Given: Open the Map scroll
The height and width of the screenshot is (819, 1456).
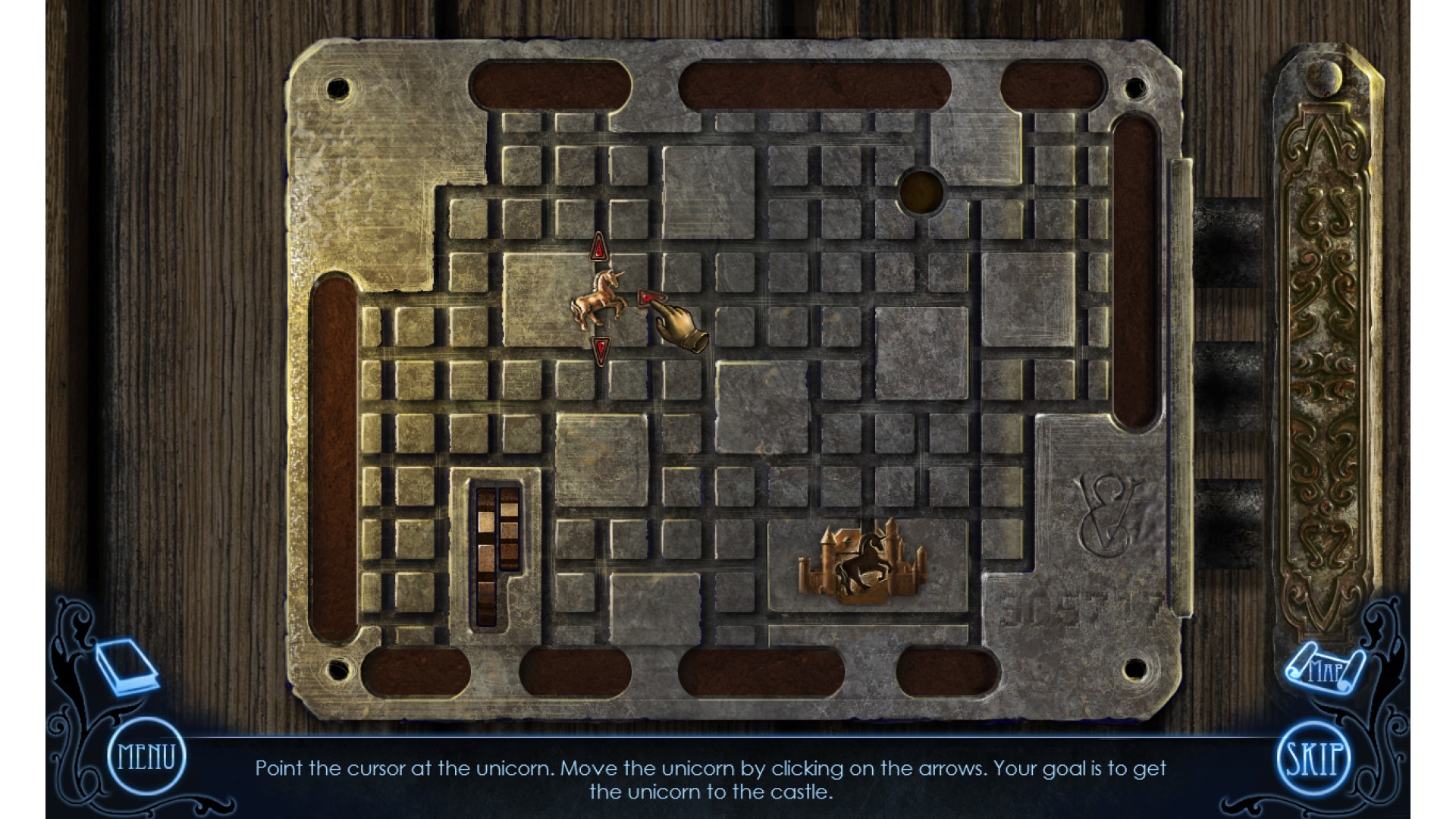Looking at the screenshot, I should 1323,669.
